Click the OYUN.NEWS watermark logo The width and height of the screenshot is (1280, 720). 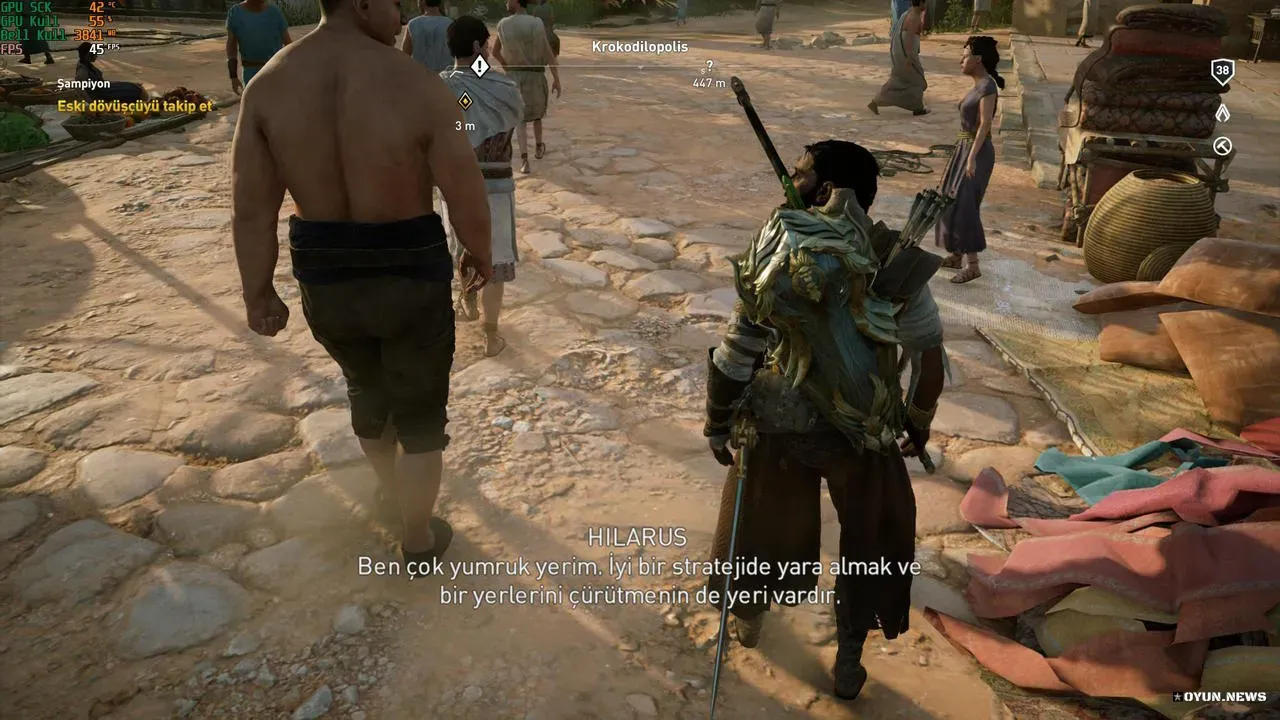point(1220,696)
